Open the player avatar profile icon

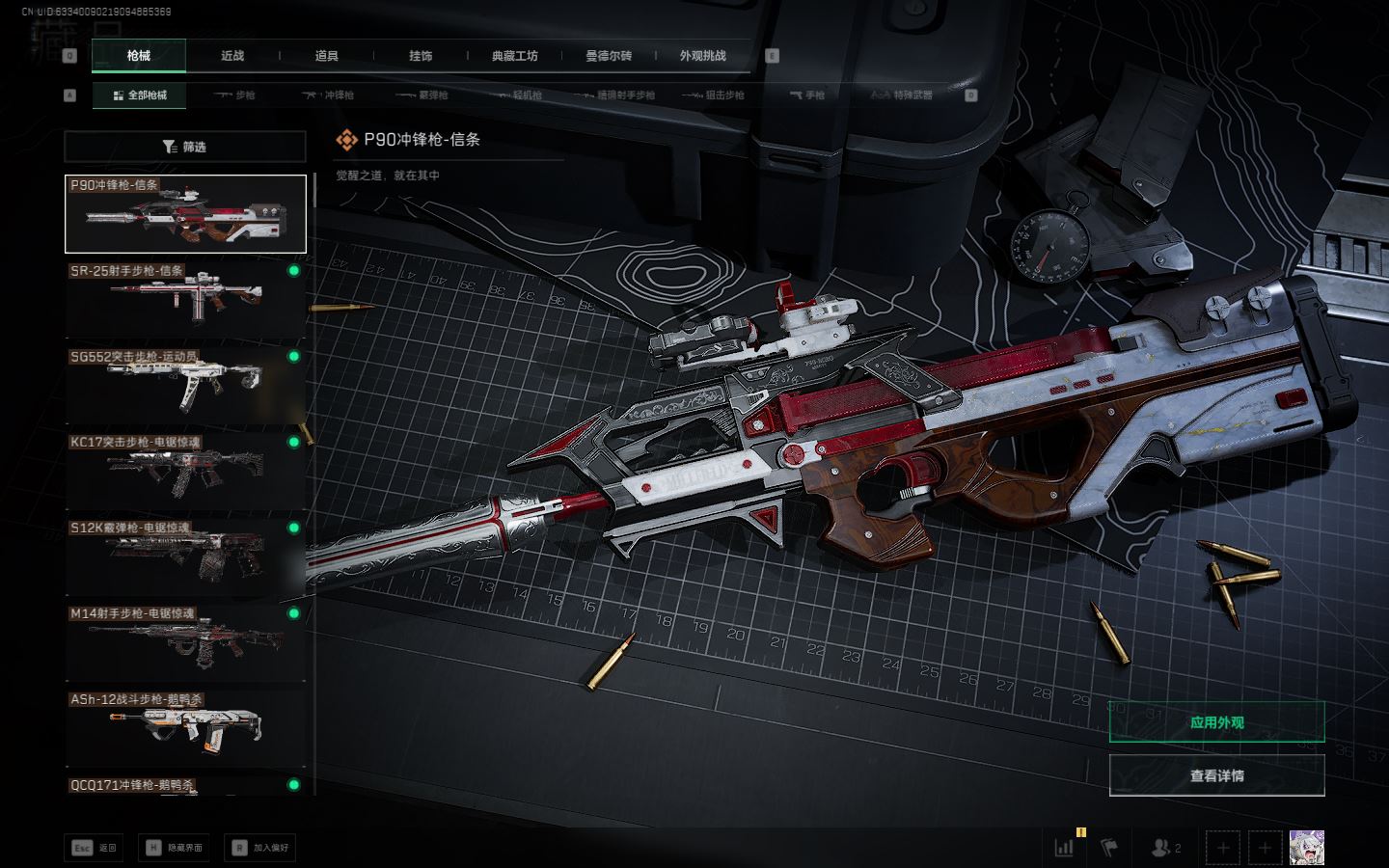pyautogui.click(x=1306, y=848)
